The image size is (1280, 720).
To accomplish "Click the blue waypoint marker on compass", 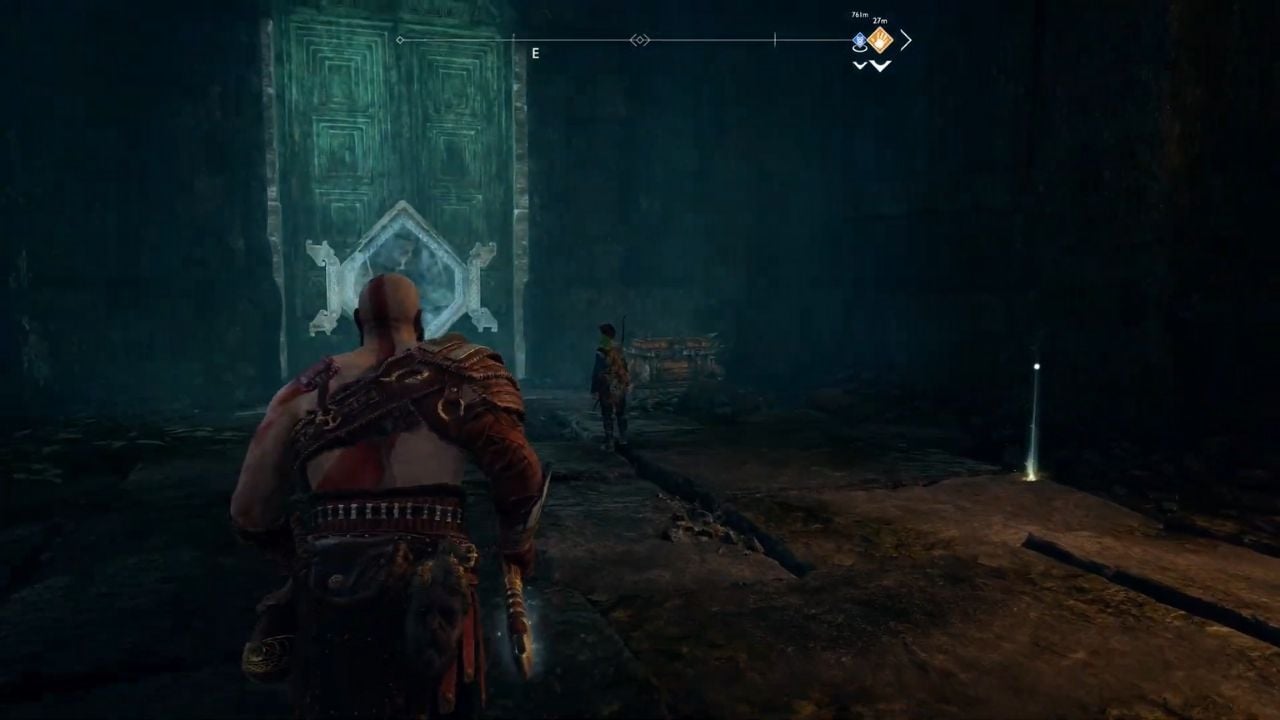I will [x=859, y=41].
